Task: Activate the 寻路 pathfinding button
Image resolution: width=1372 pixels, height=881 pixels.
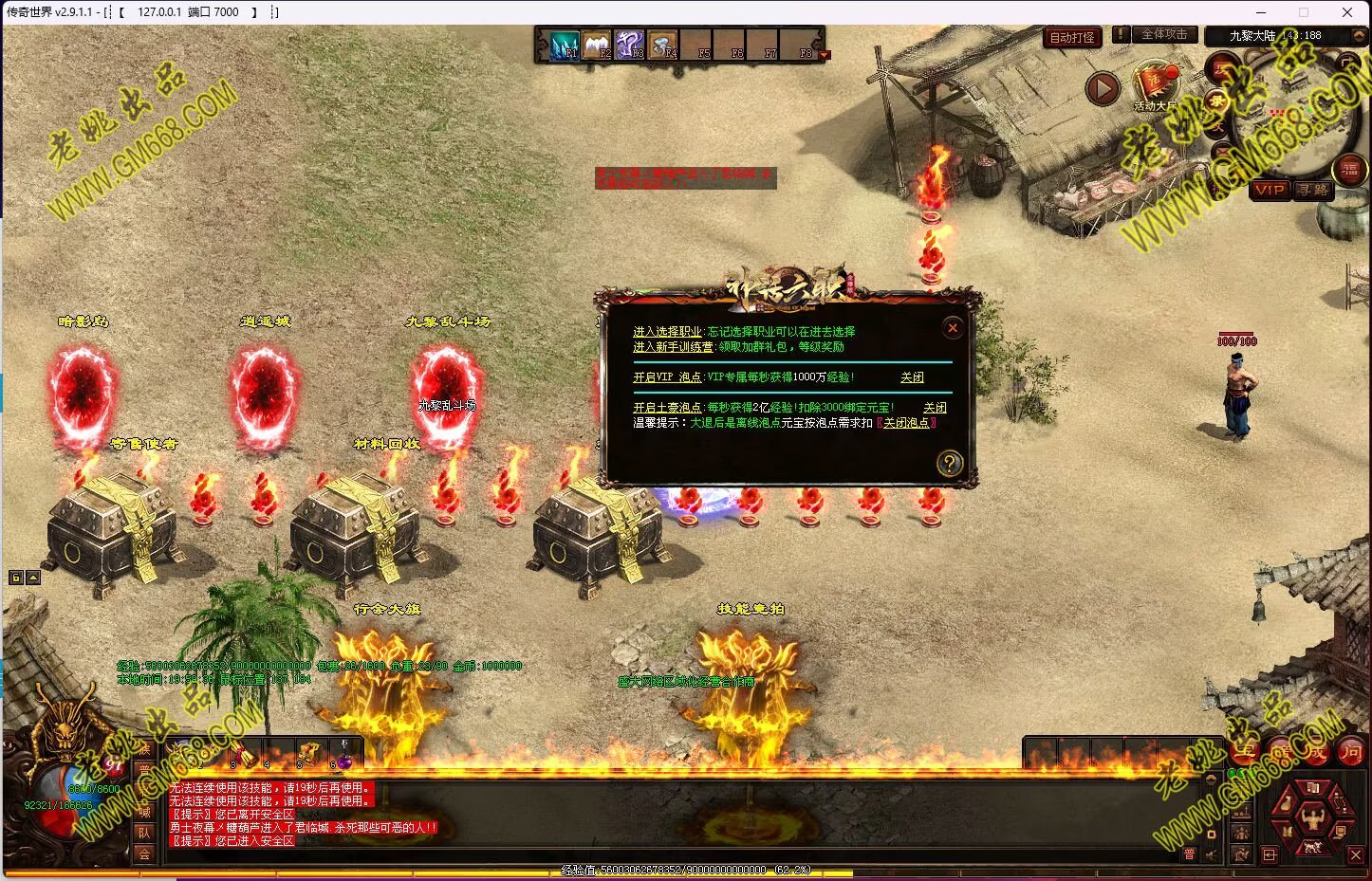Action: coord(1313,190)
